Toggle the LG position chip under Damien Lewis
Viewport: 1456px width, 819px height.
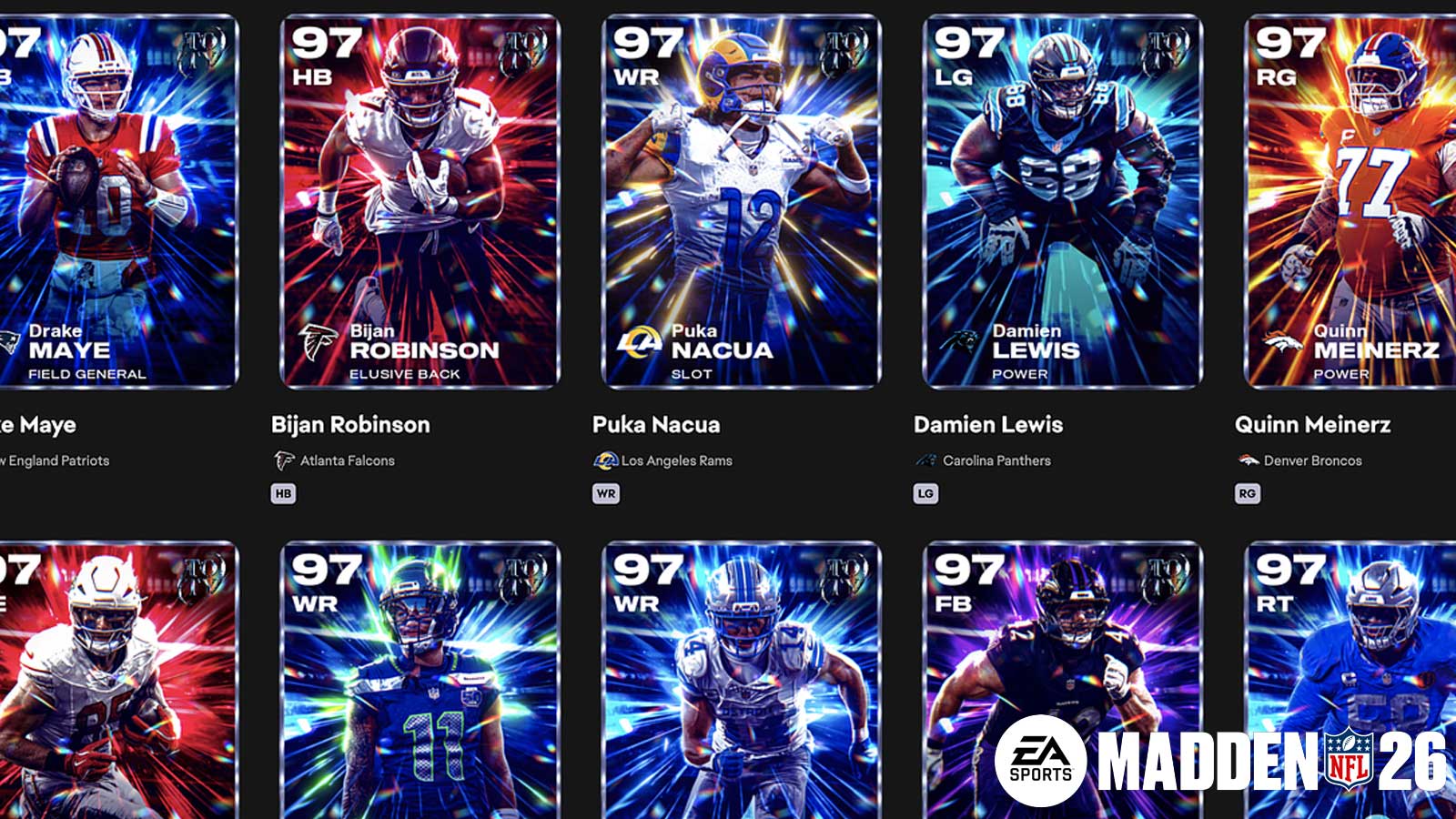tap(926, 492)
